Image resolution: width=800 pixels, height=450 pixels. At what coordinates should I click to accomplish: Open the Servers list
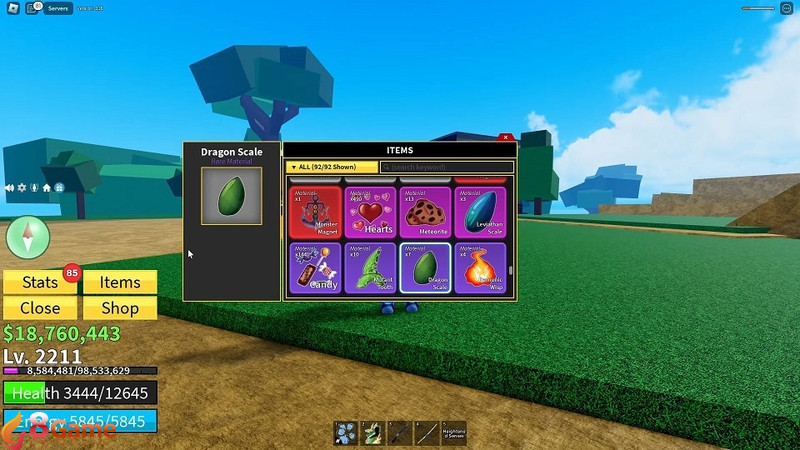pyautogui.click(x=58, y=8)
